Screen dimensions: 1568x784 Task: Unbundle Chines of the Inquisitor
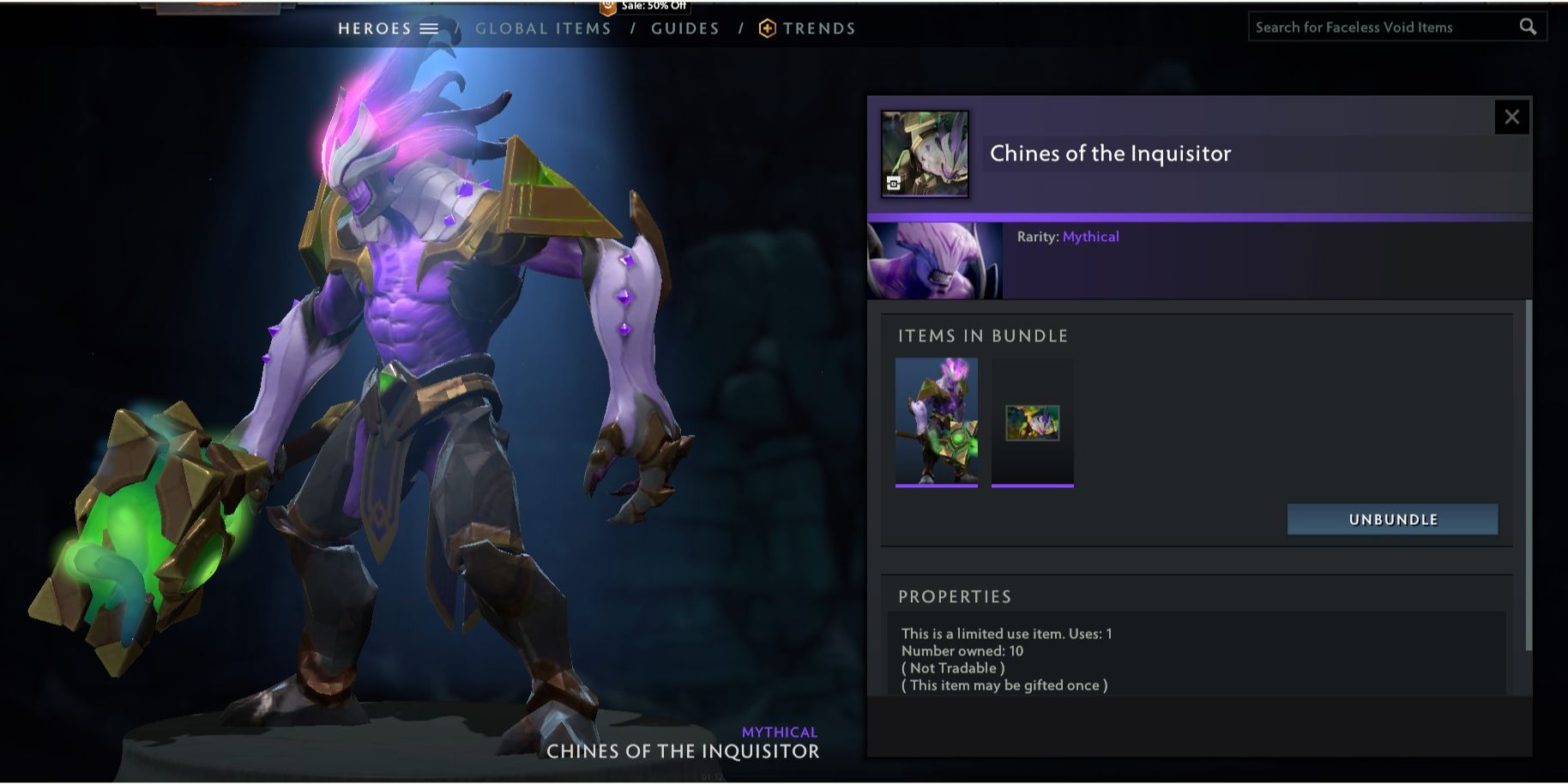pyautogui.click(x=1392, y=519)
